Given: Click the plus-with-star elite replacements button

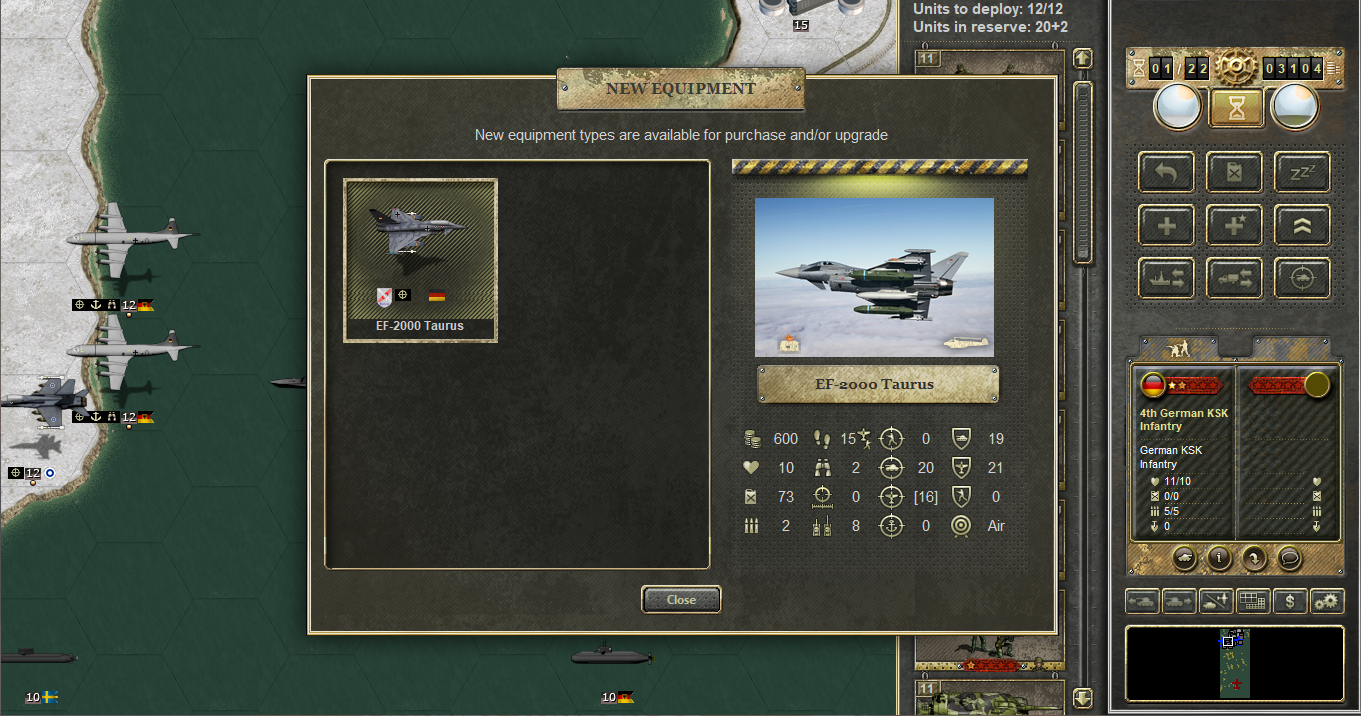Looking at the screenshot, I should pos(1234,225).
